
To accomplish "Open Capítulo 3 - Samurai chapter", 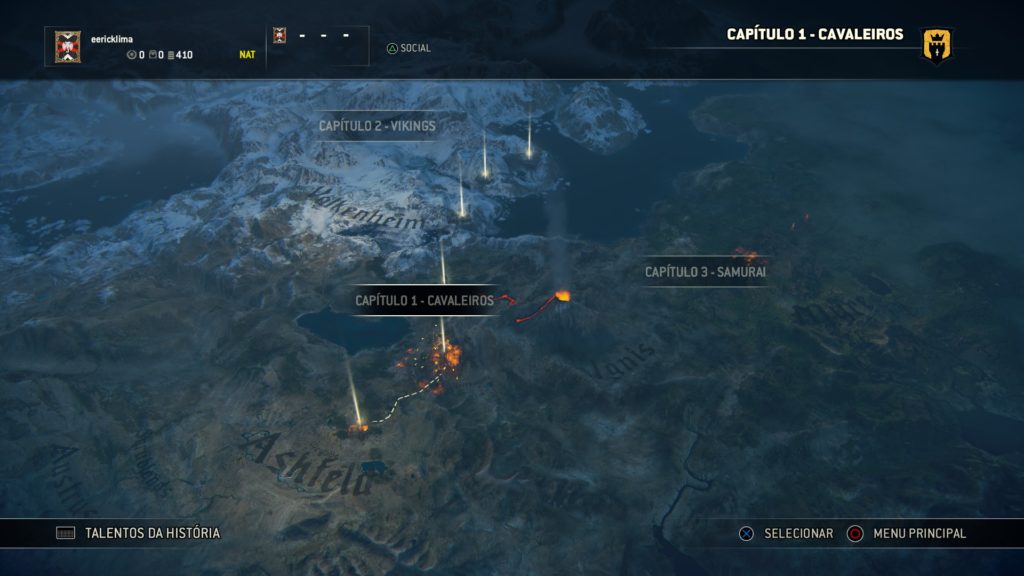I will (x=705, y=271).
